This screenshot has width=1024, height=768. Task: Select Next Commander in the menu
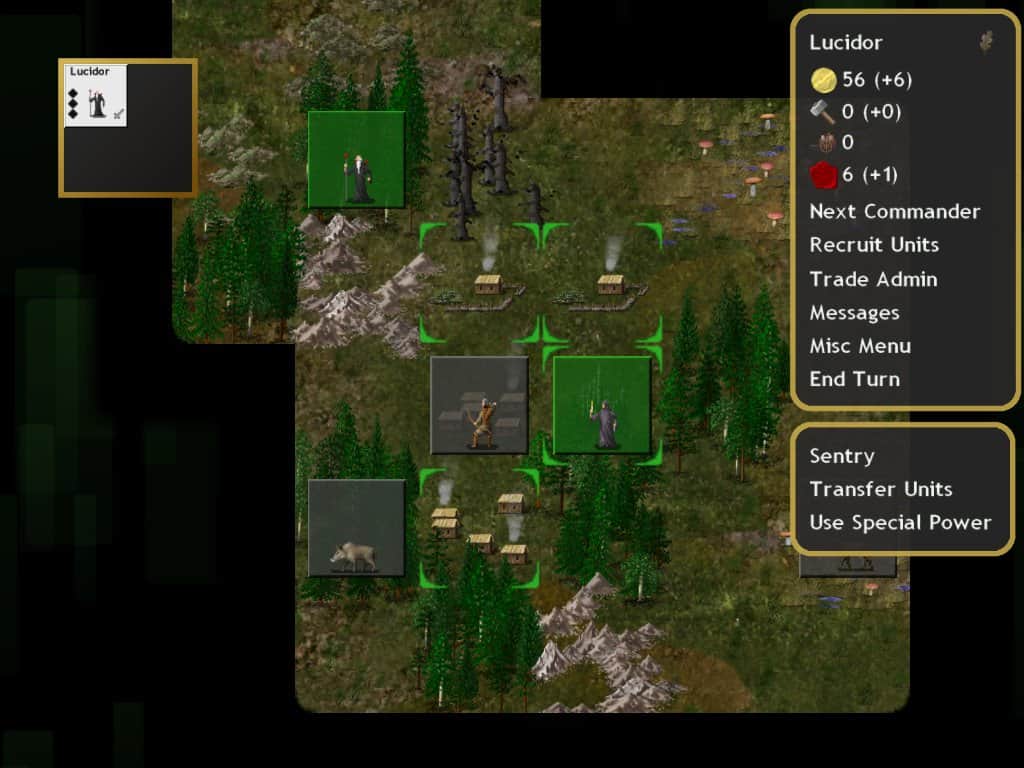894,211
